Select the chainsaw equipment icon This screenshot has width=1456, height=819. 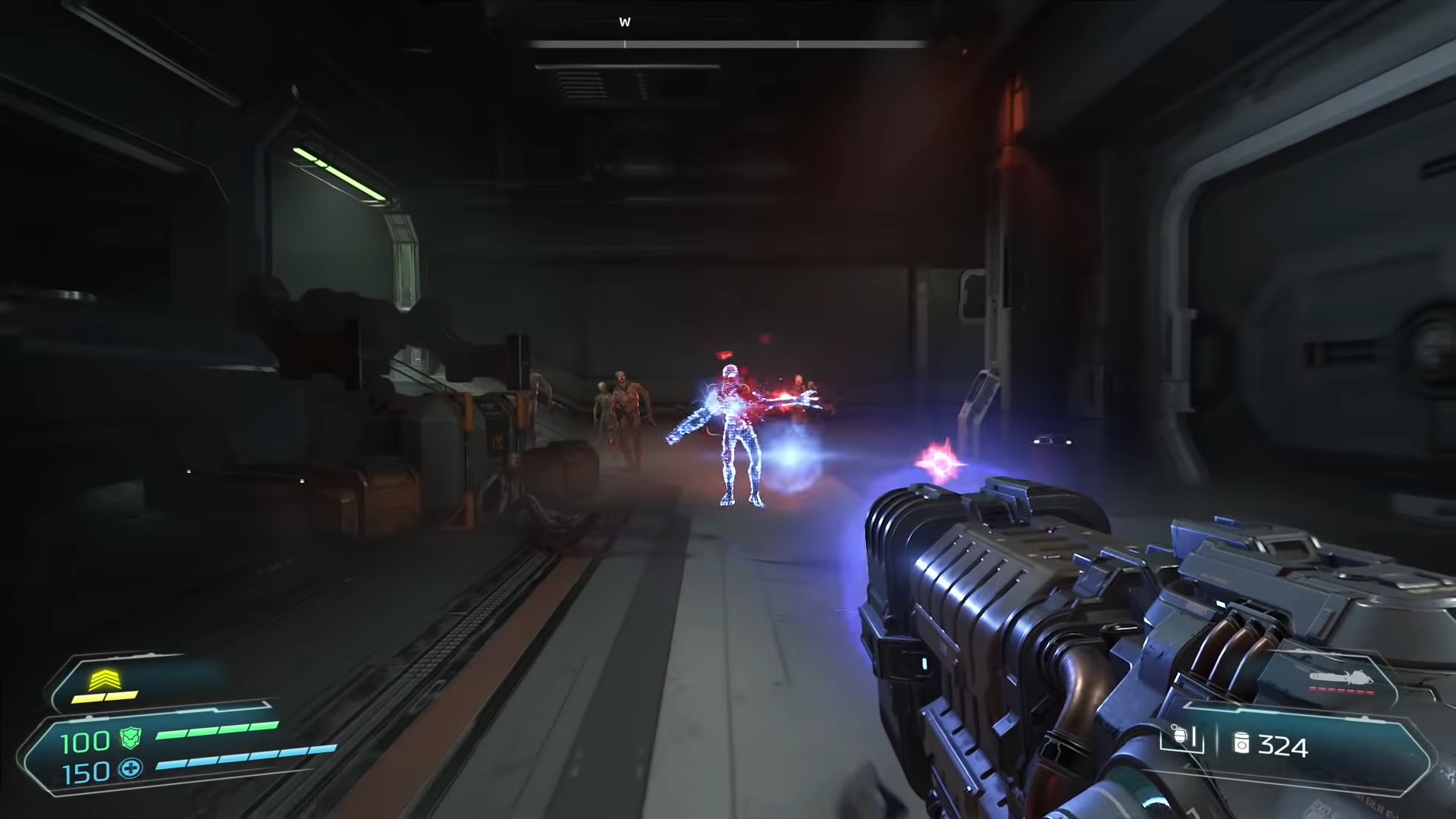tap(1341, 677)
